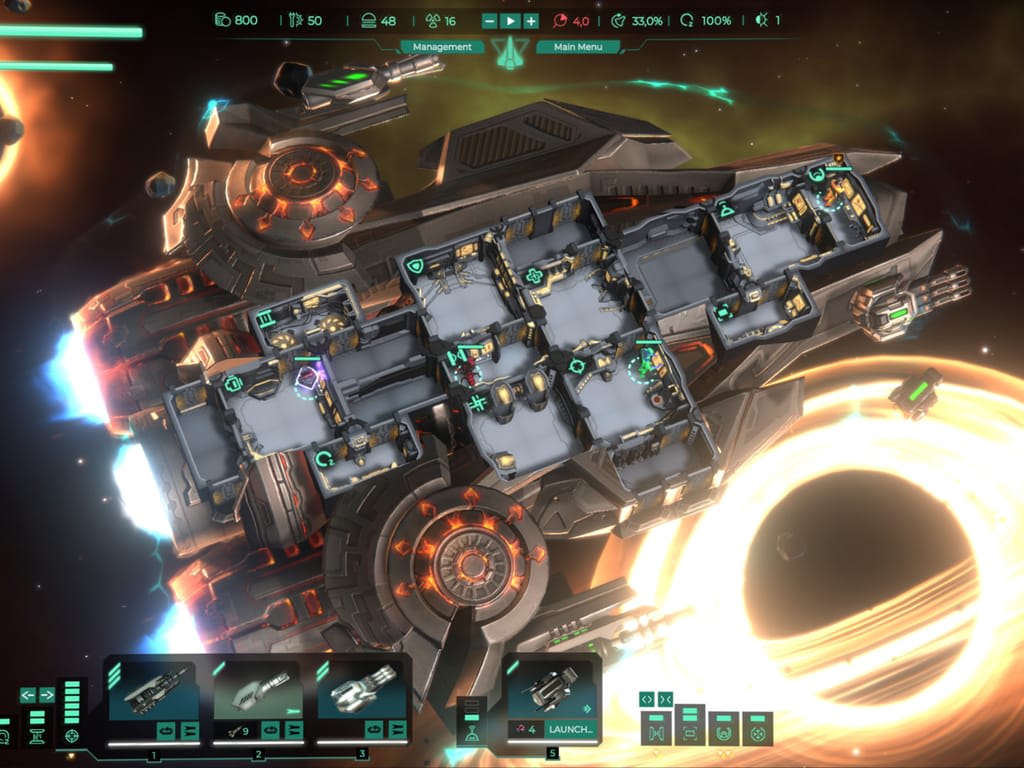Select the doors subsystem icon
Image resolution: width=1024 pixels, height=768 pixels.
(x=655, y=735)
